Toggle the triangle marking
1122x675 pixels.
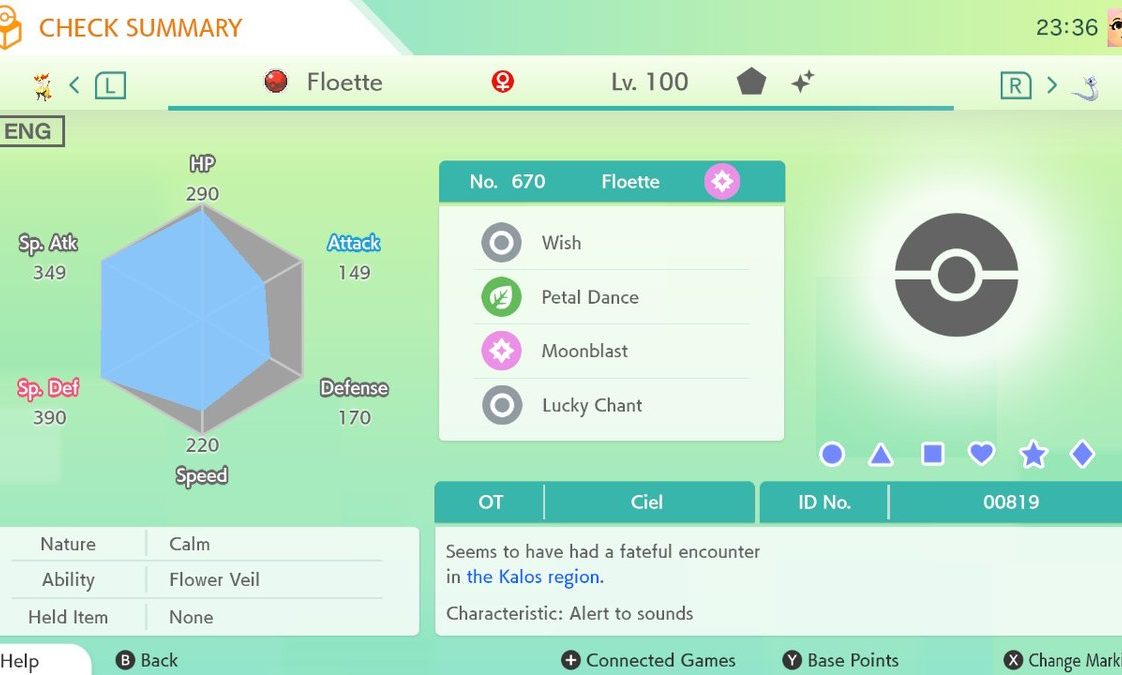pos(881,455)
